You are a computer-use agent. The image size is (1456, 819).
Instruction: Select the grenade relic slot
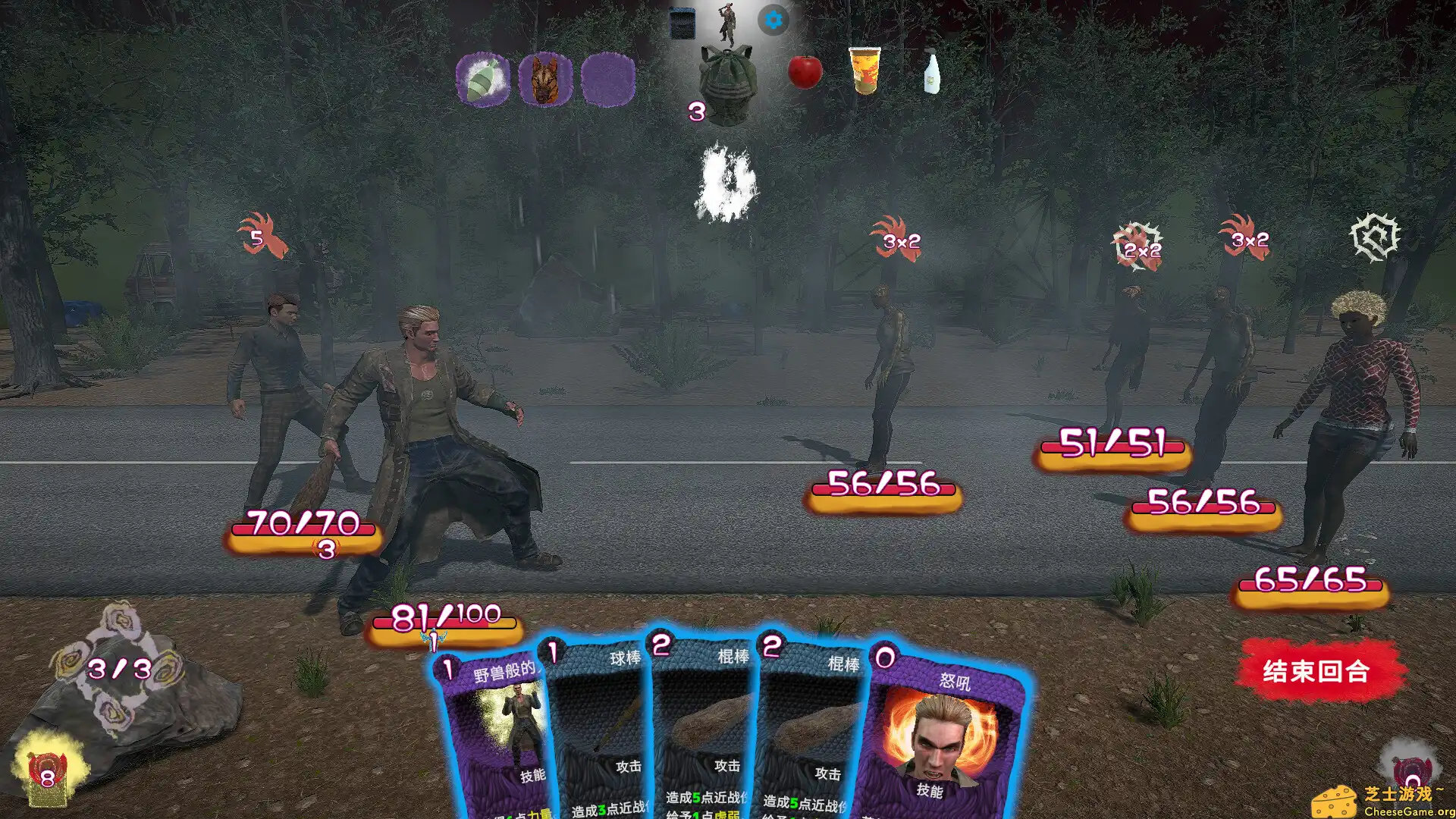483,79
